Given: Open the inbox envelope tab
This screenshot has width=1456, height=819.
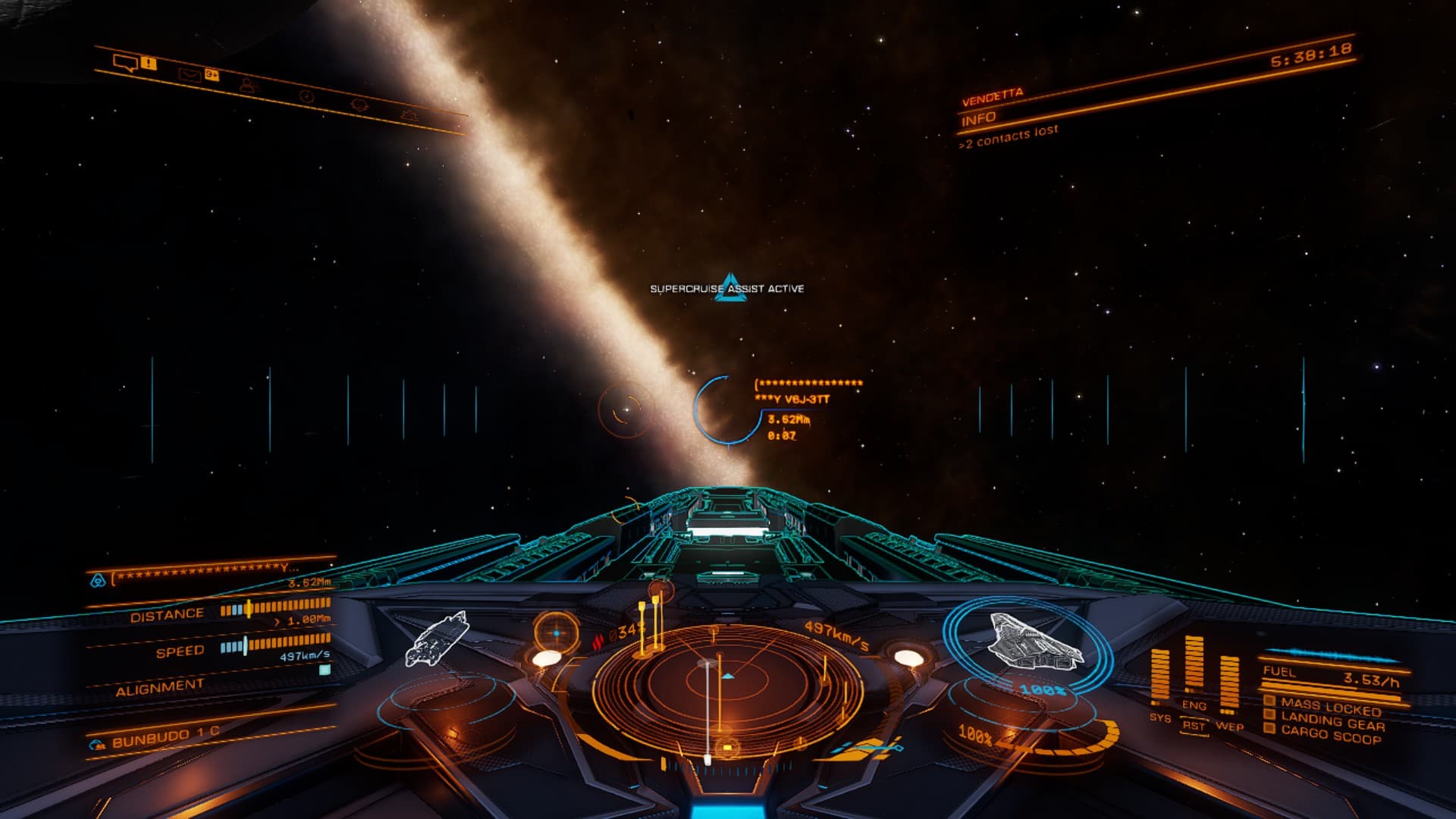Looking at the screenshot, I should 189,74.
